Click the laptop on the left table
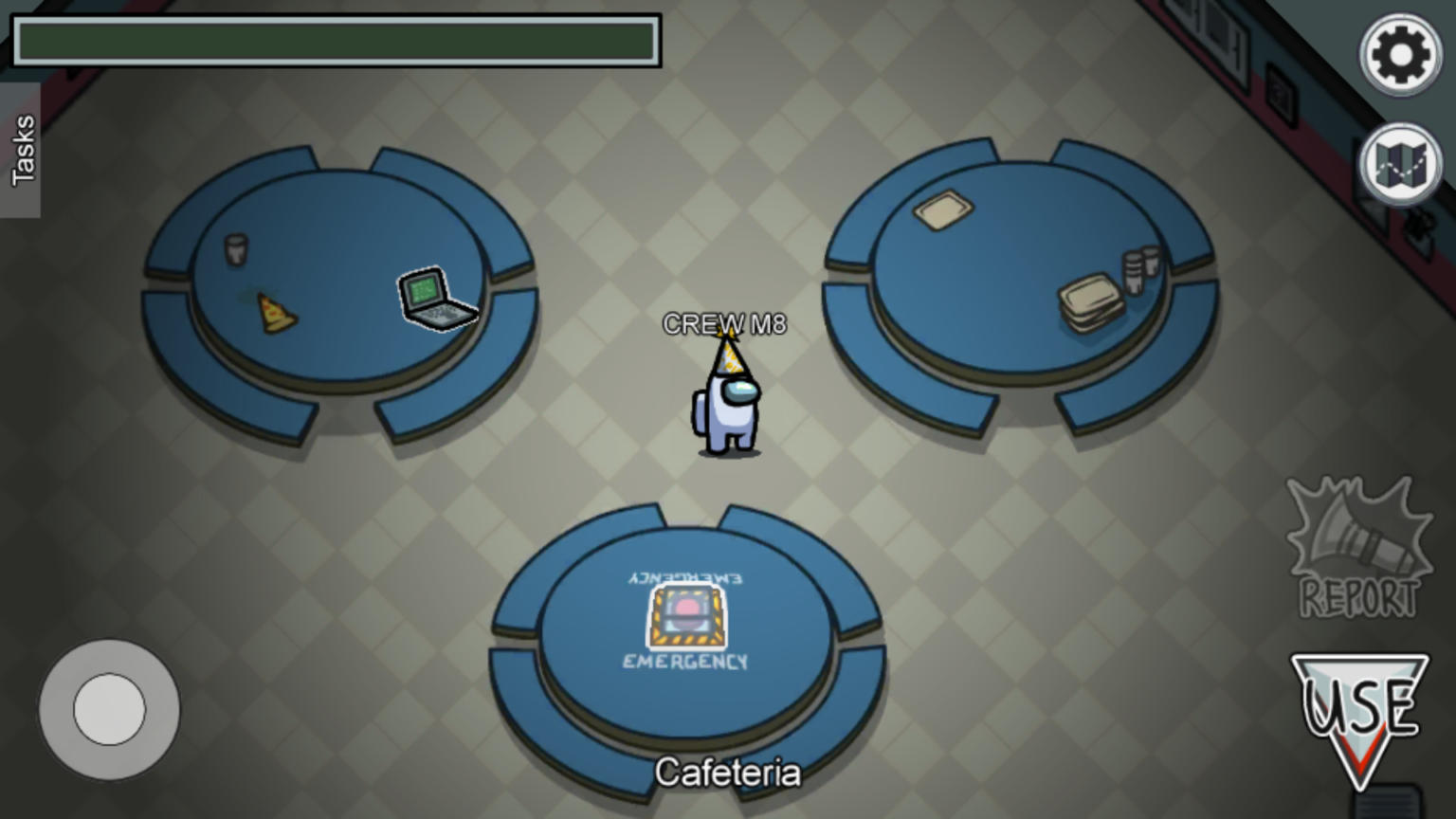Screen dimensions: 1456x819 [434, 299]
